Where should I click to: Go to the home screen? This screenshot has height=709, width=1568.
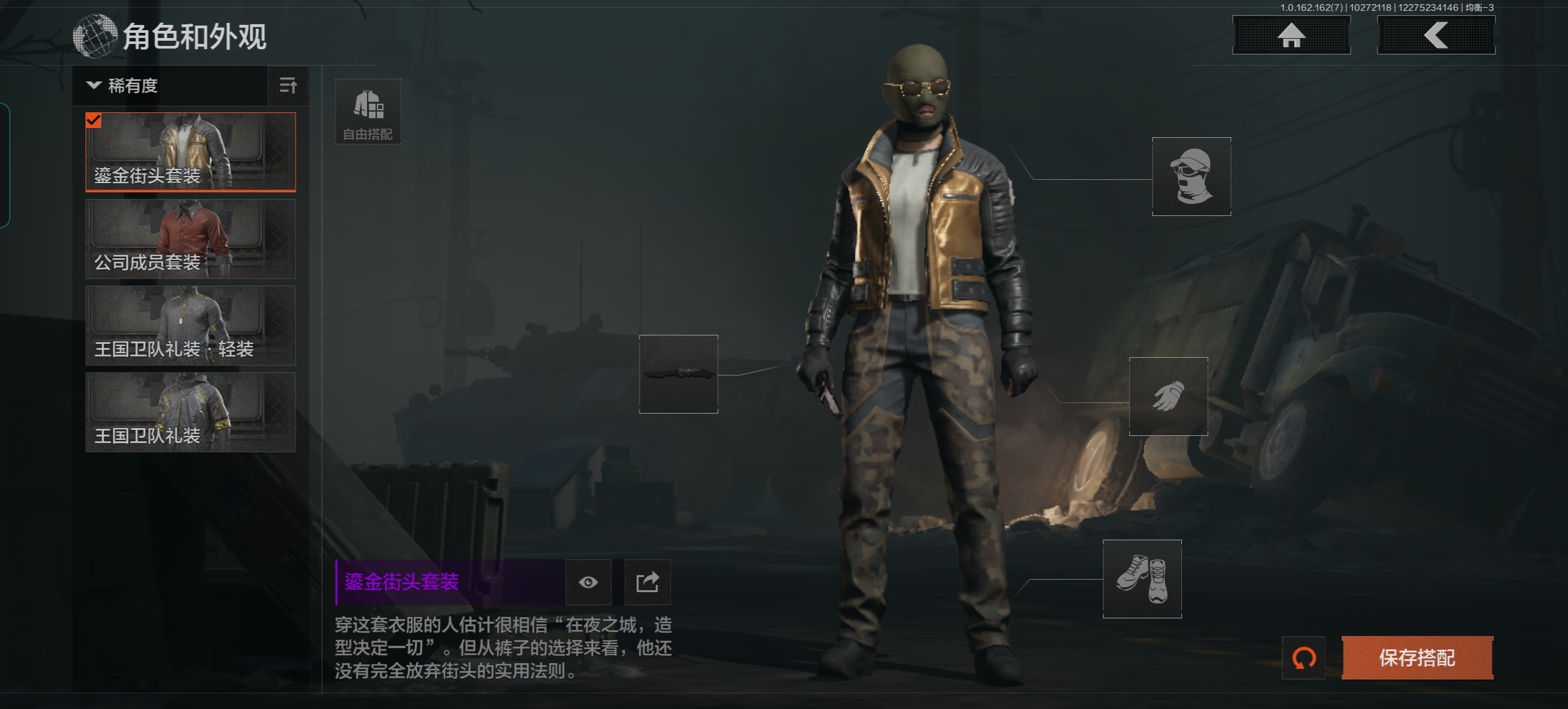(1291, 35)
